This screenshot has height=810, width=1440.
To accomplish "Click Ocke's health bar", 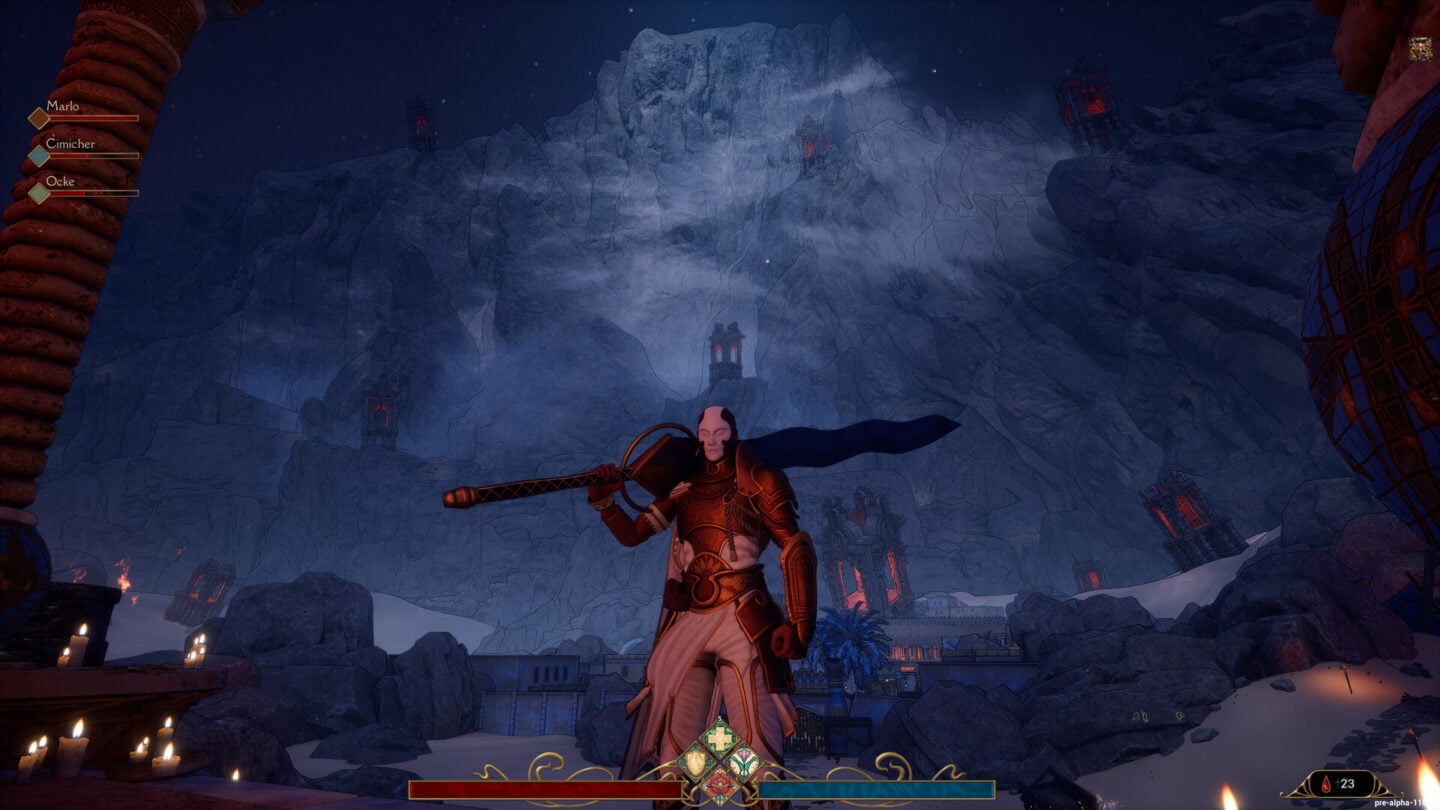I will (x=95, y=193).
